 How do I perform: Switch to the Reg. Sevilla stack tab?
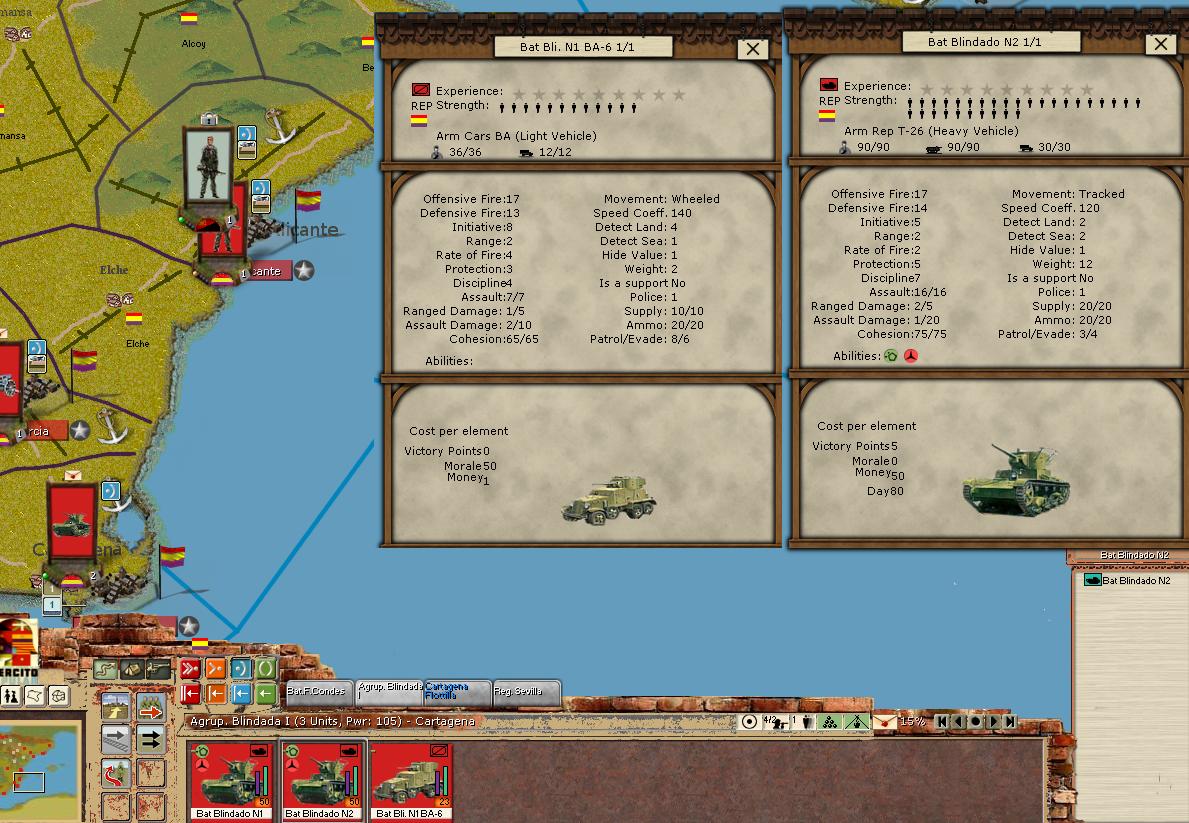(x=525, y=691)
